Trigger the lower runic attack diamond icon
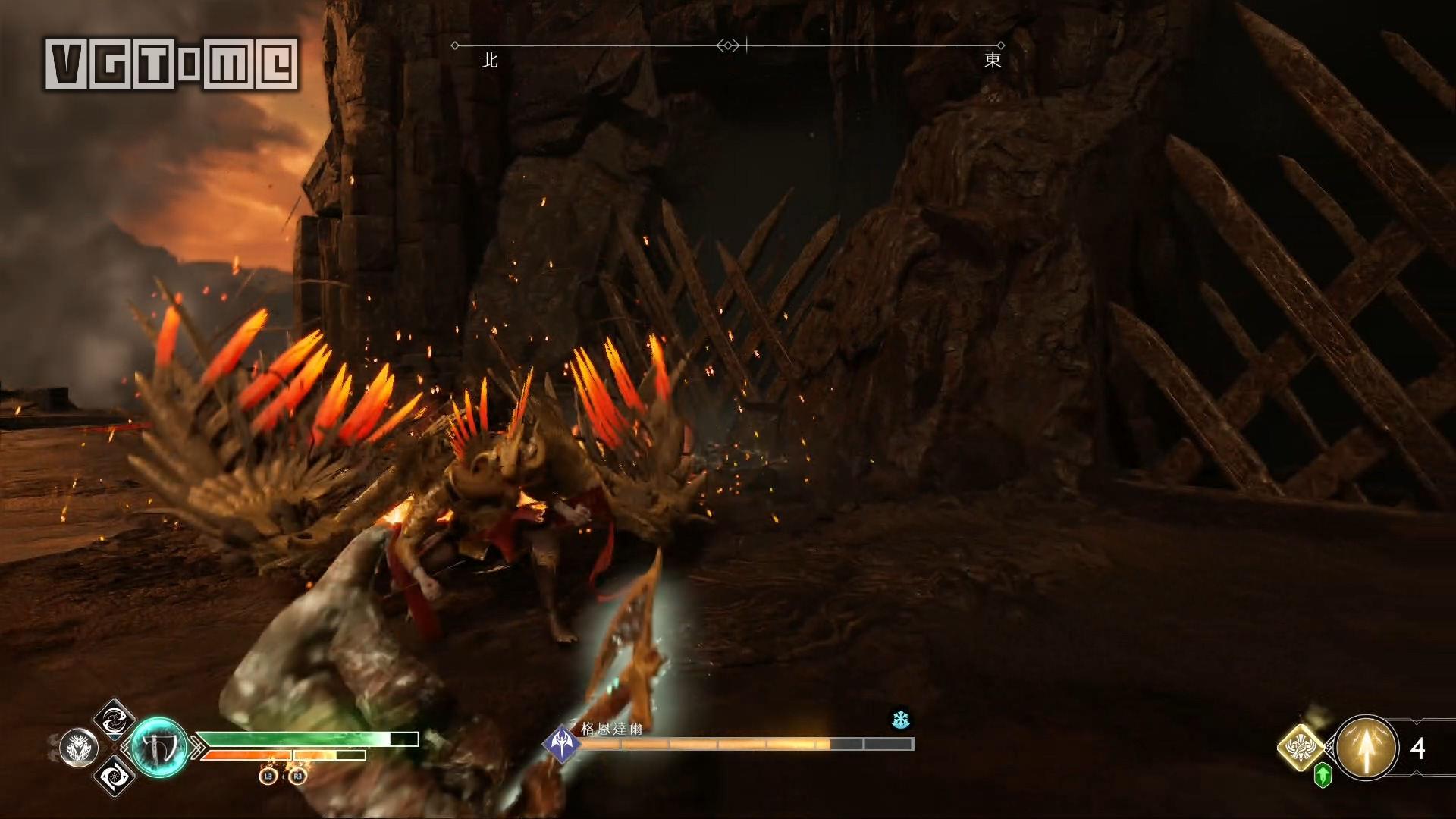Screen dimensions: 1456x819 [114, 775]
